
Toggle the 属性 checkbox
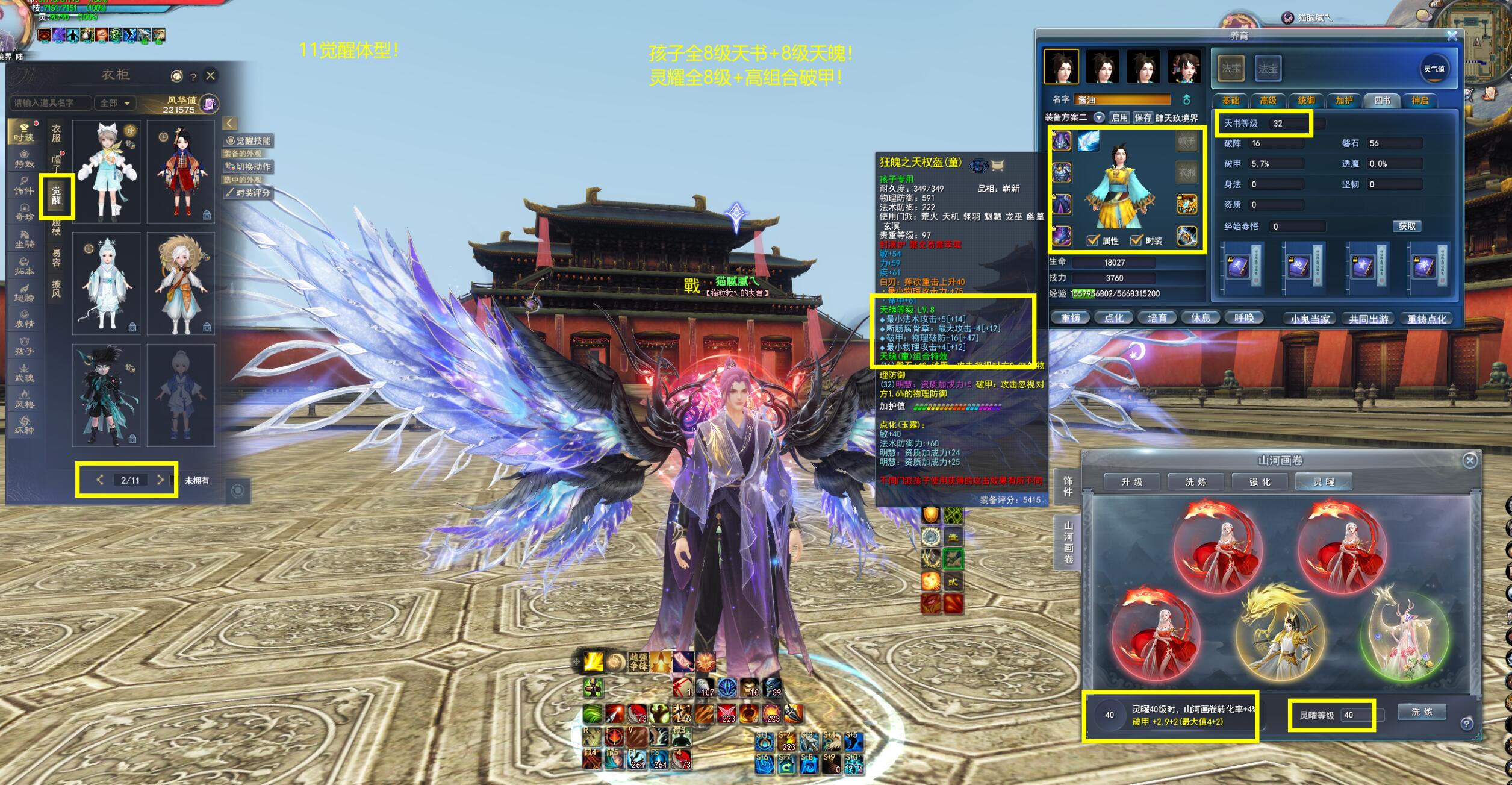click(1092, 240)
